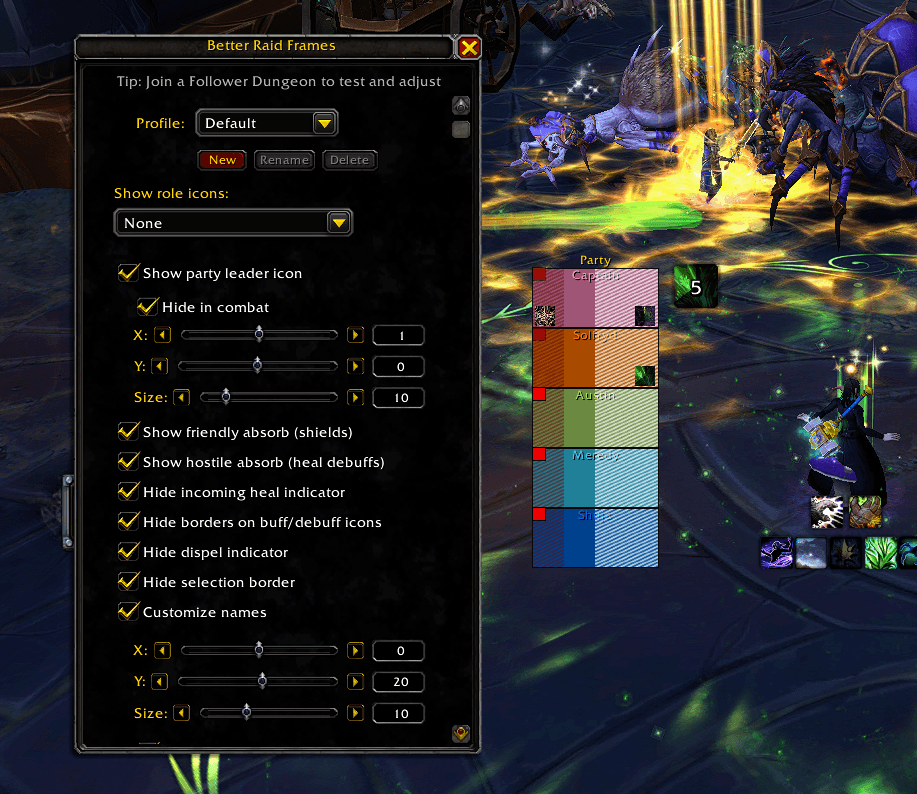Create a New profile
The height and width of the screenshot is (794, 917).
coord(222,160)
